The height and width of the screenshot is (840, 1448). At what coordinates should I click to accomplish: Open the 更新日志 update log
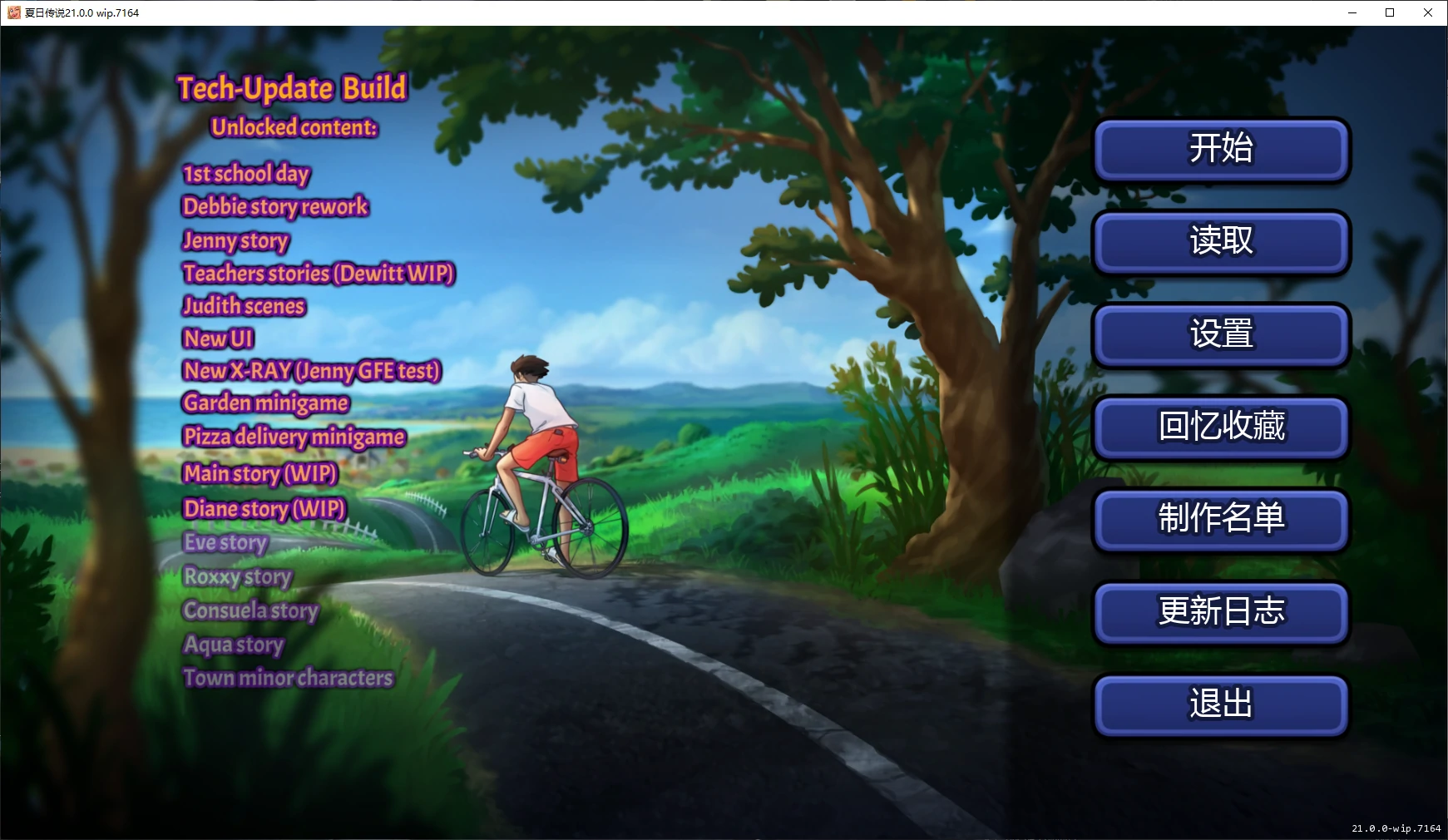1219,612
